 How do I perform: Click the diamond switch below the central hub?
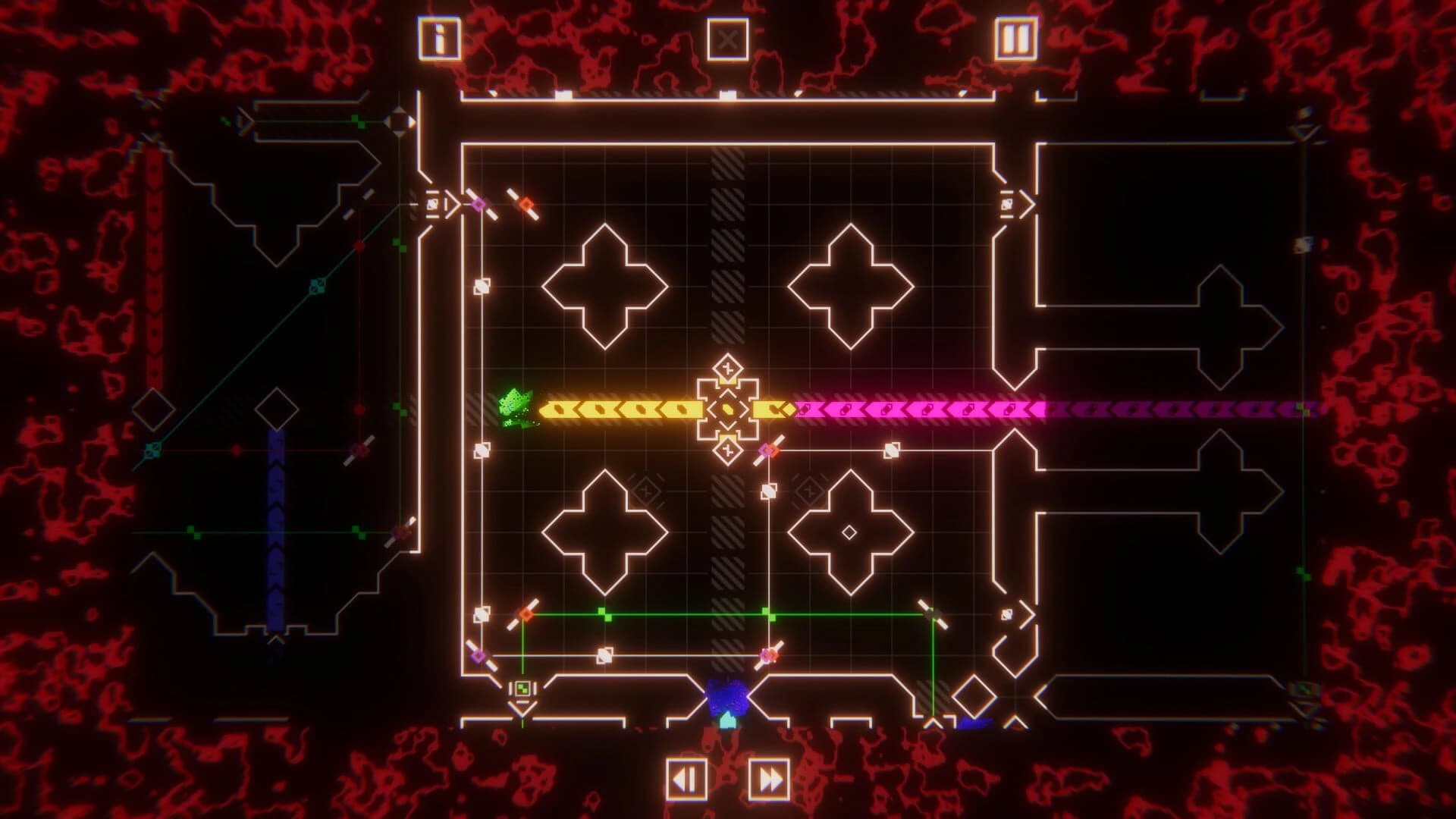[x=726, y=449]
